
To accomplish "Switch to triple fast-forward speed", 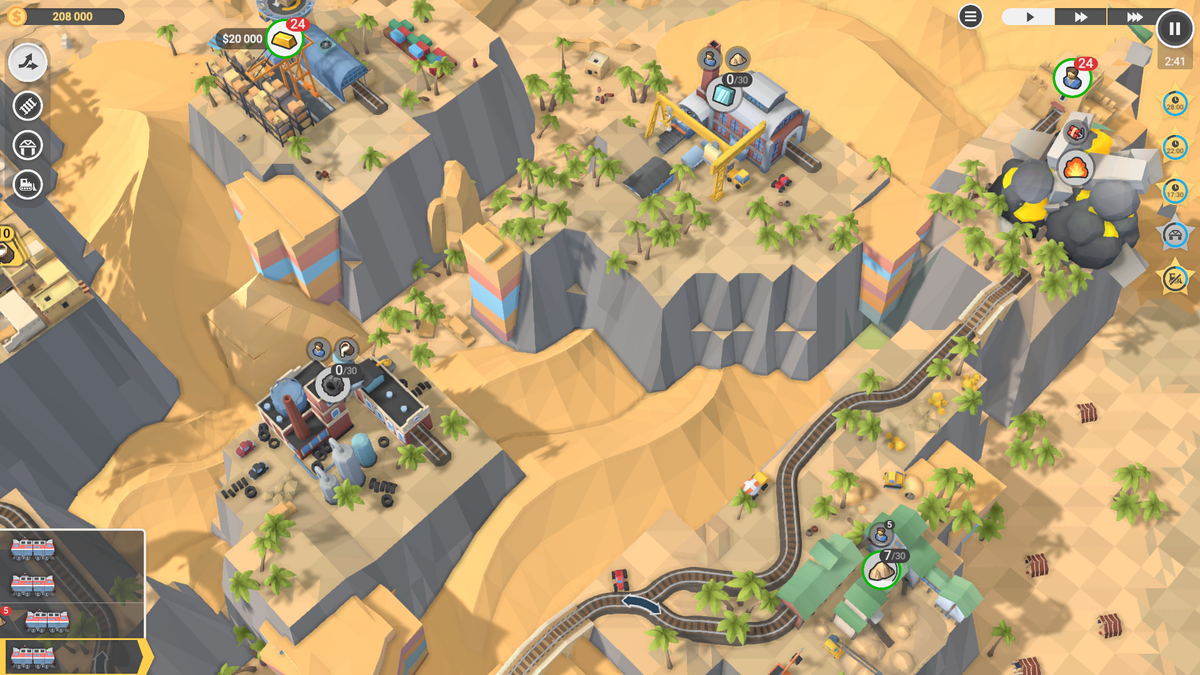I will coord(1134,17).
